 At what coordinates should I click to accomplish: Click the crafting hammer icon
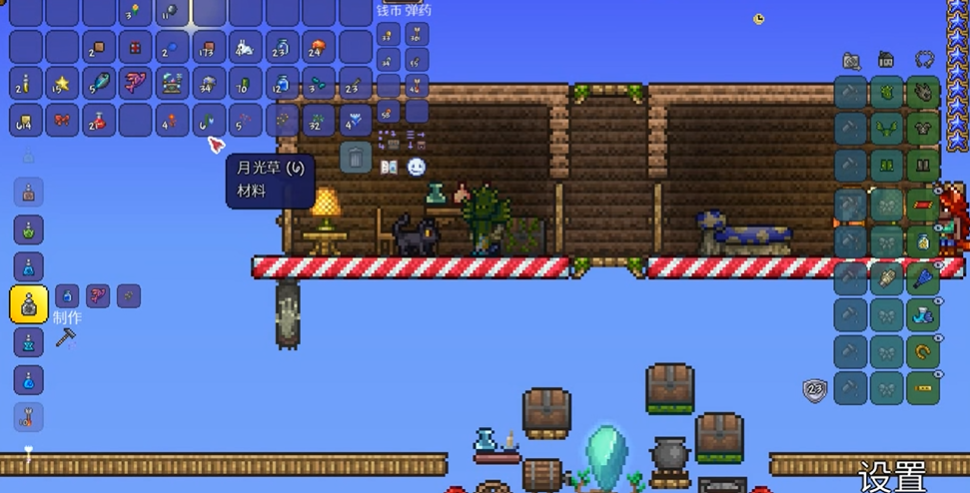[66, 338]
